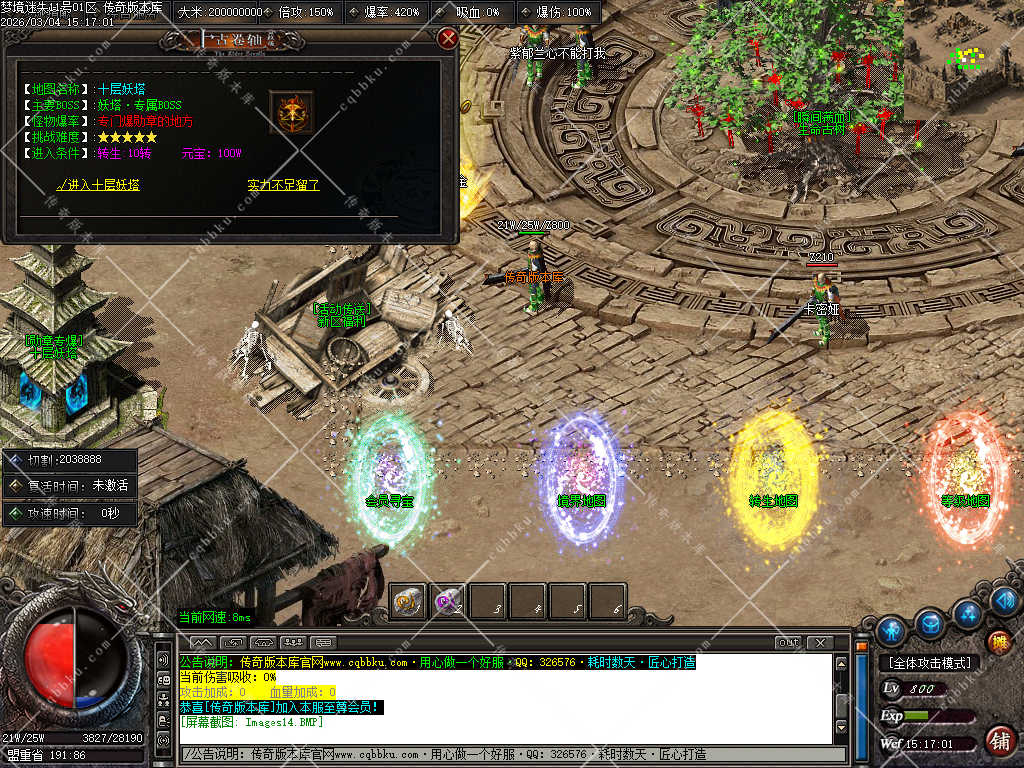Toggle sound with the blue speaker icon
This screenshot has height=768, width=1024.
(1006, 600)
